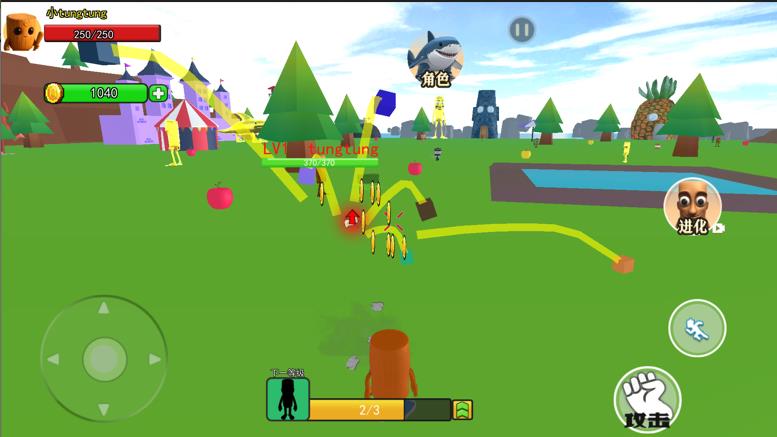777x437 pixels.
Task: Tap the player avatar portrait
Action: pos(22,31)
